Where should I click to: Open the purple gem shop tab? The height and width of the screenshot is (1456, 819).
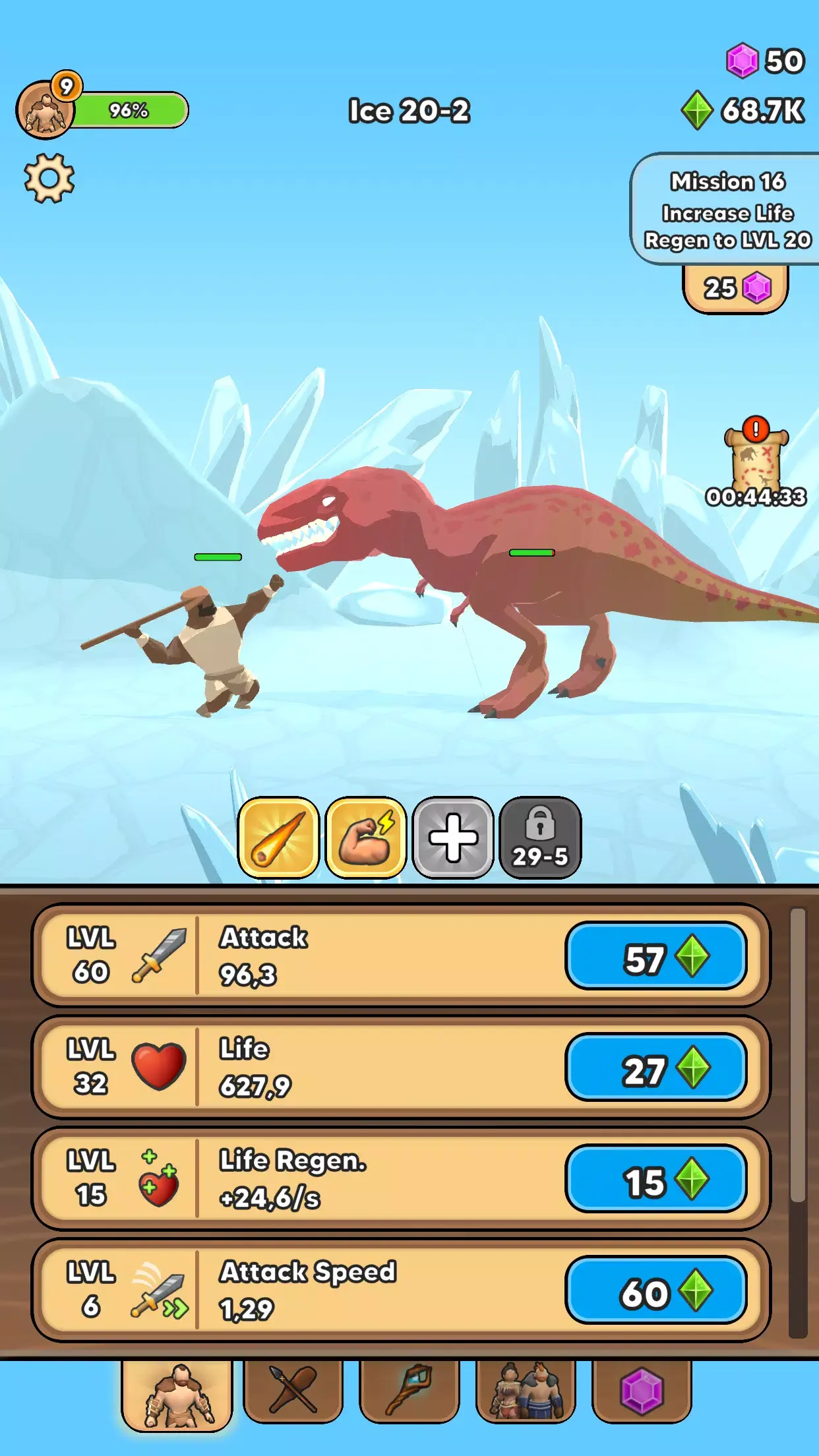tap(642, 1390)
